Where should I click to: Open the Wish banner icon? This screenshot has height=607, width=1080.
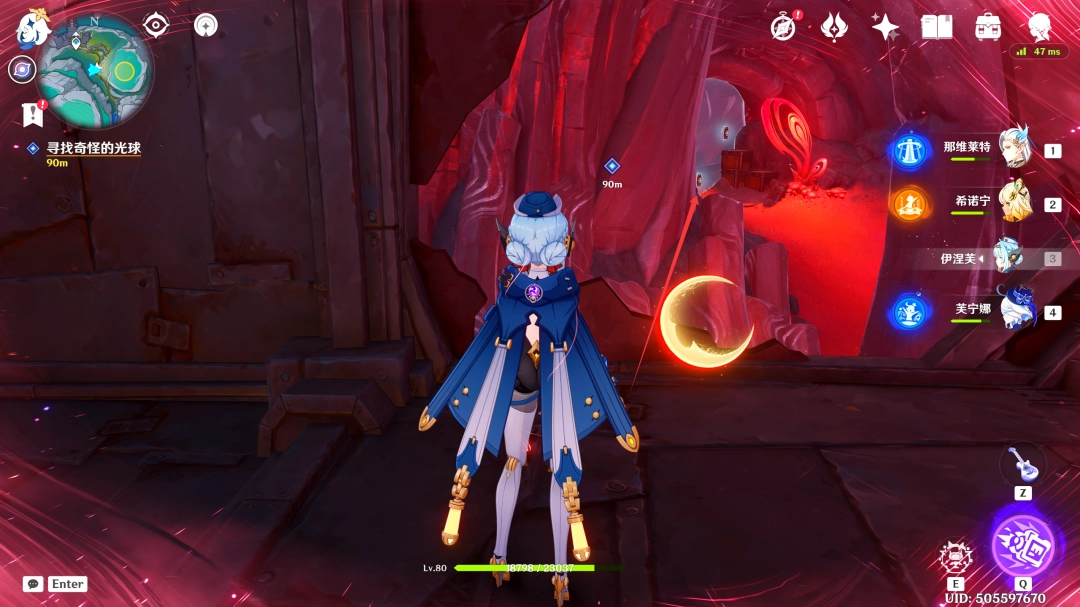coord(835,27)
